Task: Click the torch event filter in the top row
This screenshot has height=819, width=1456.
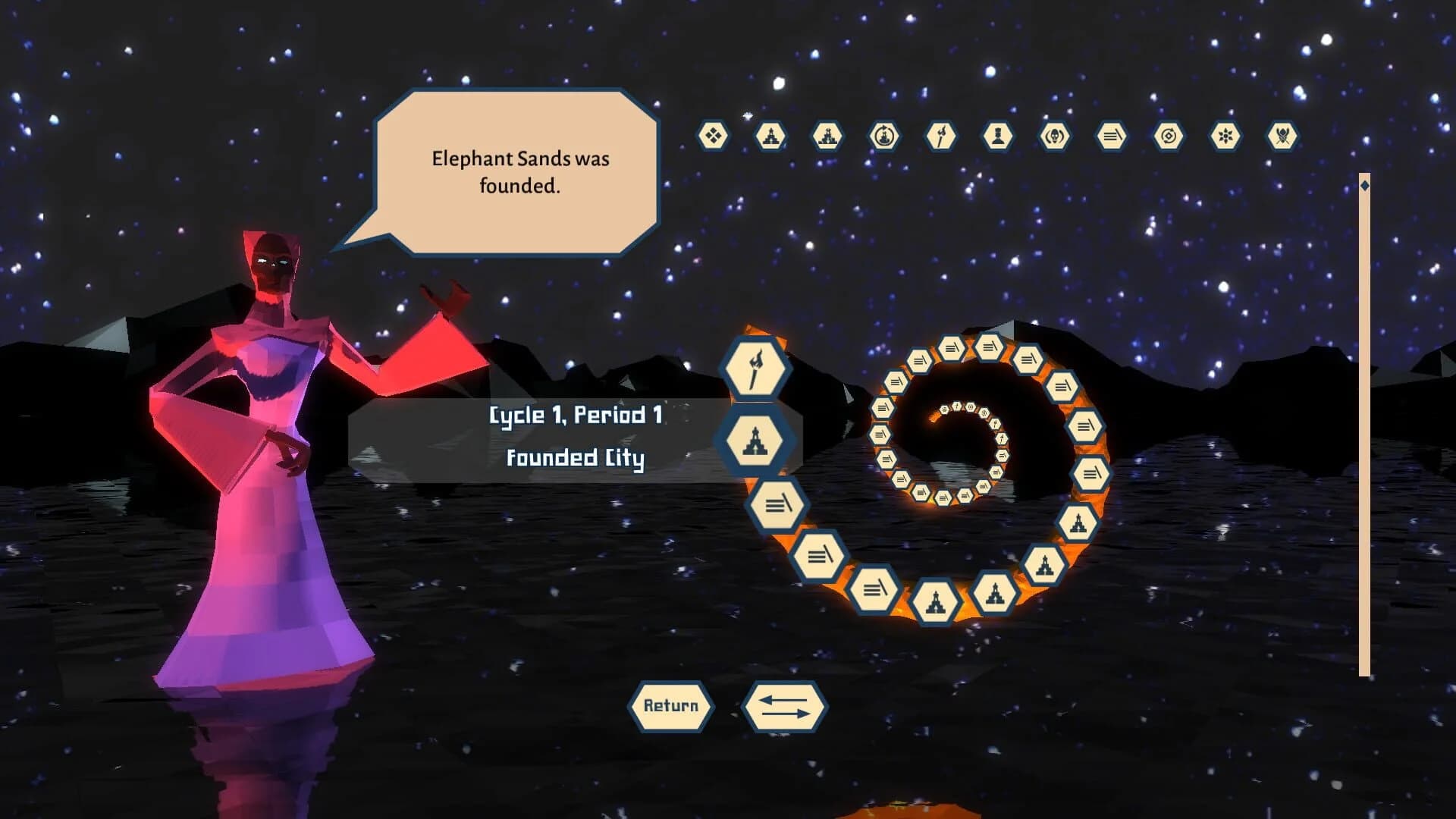Action: click(940, 135)
